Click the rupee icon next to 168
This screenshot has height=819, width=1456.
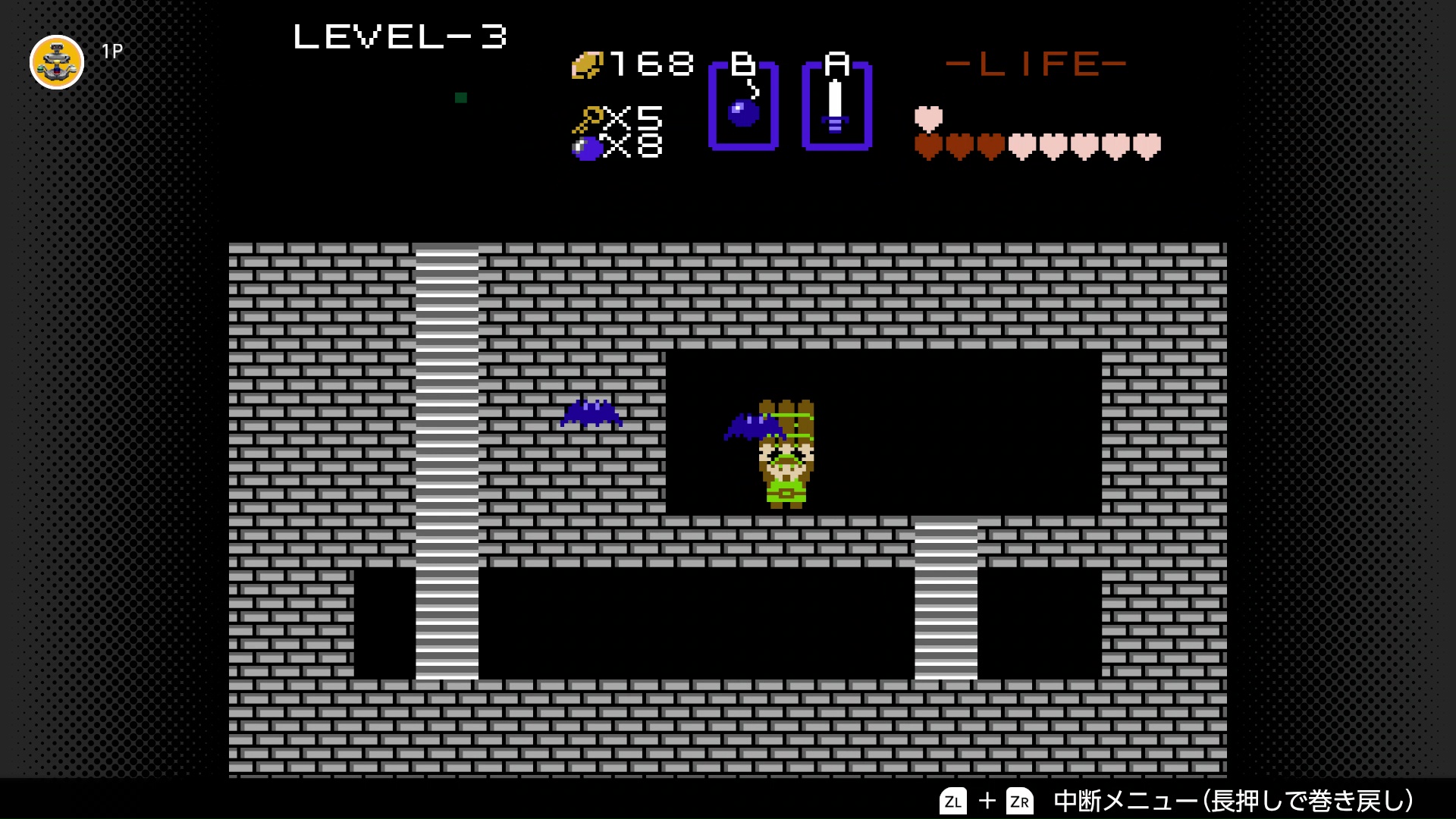pos(588,64)
